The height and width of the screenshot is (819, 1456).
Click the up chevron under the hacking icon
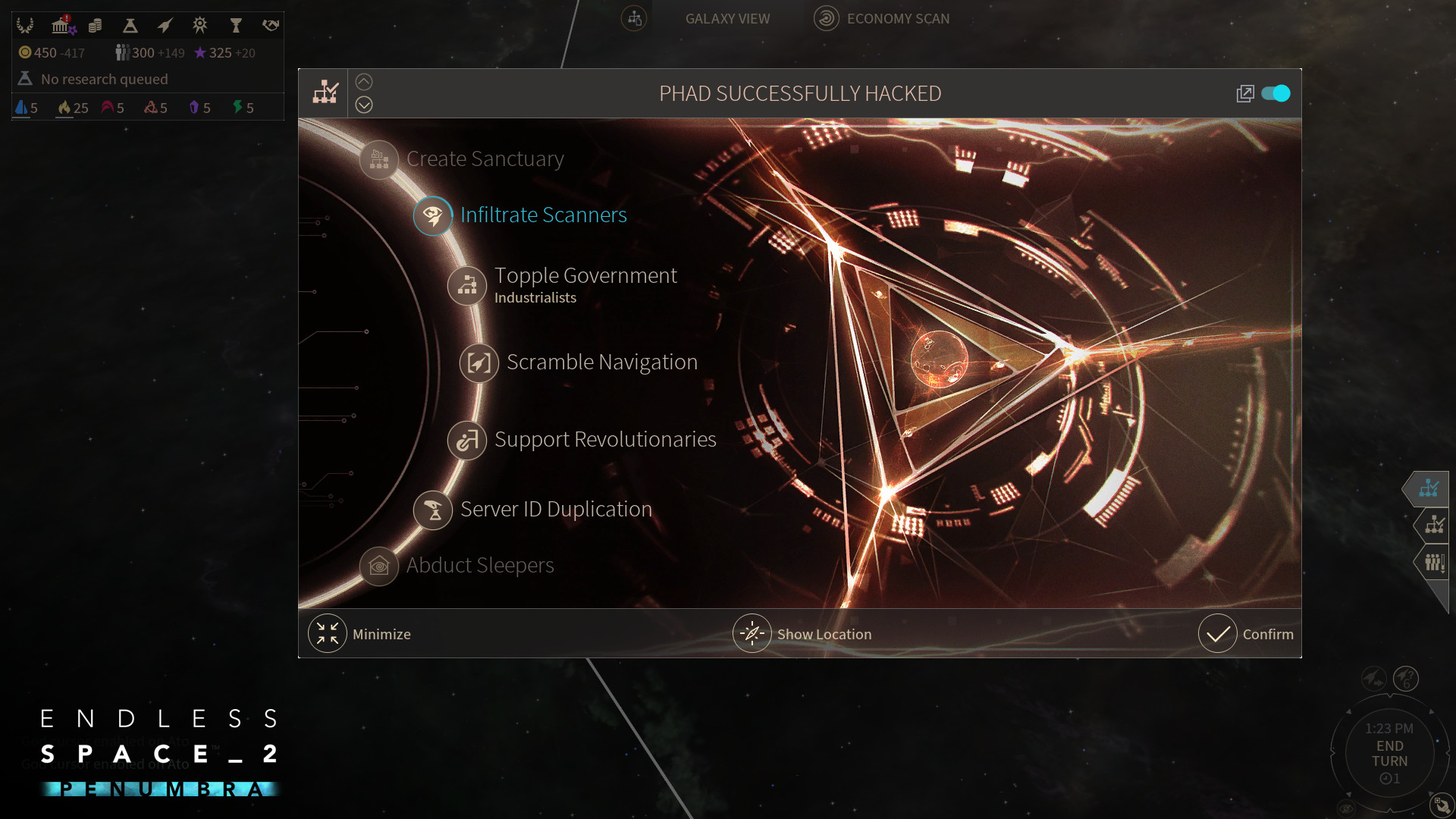(x=364, y=81)
